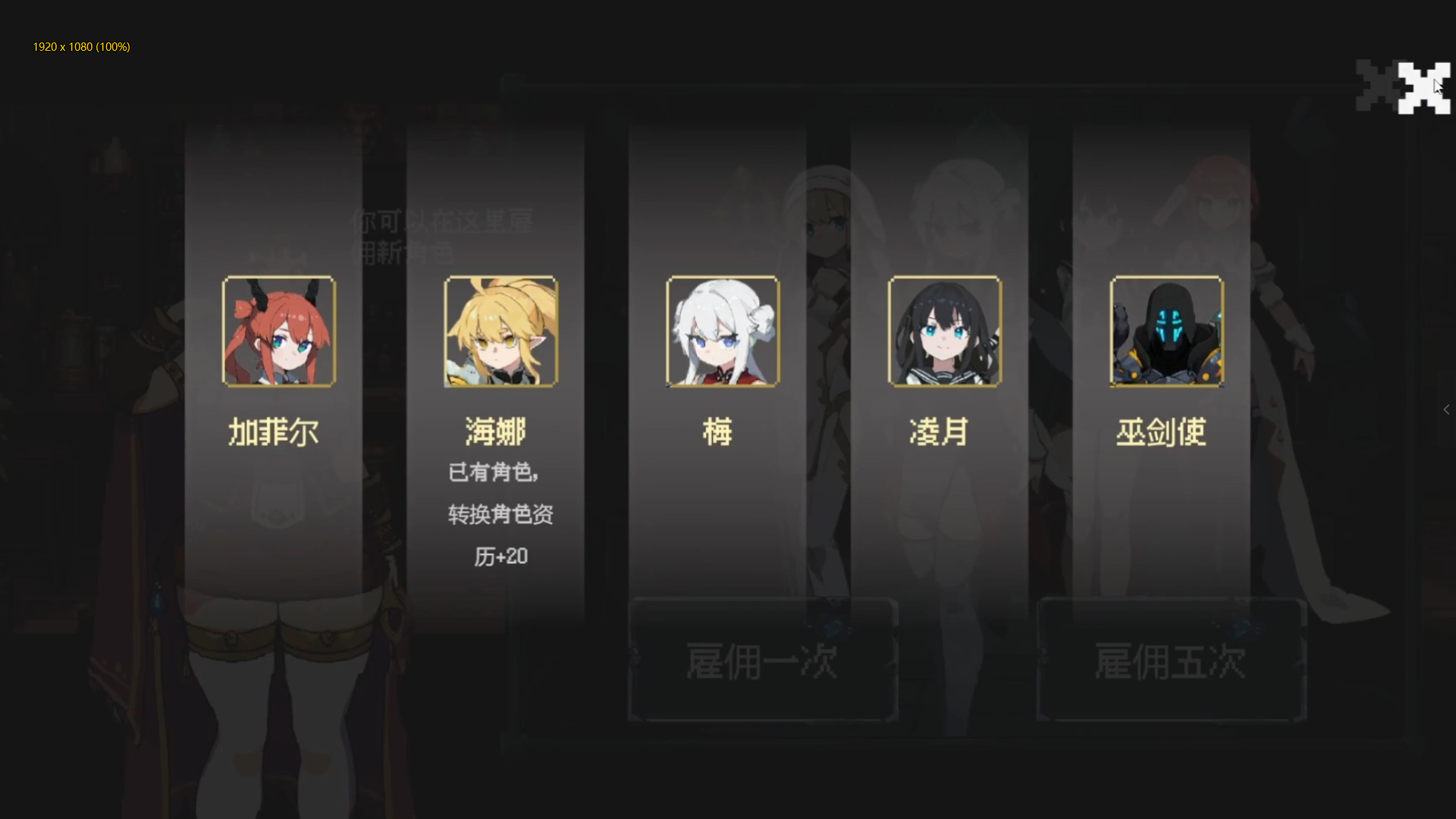Expand the next recruit page with right chevron

pos(1447,409)
